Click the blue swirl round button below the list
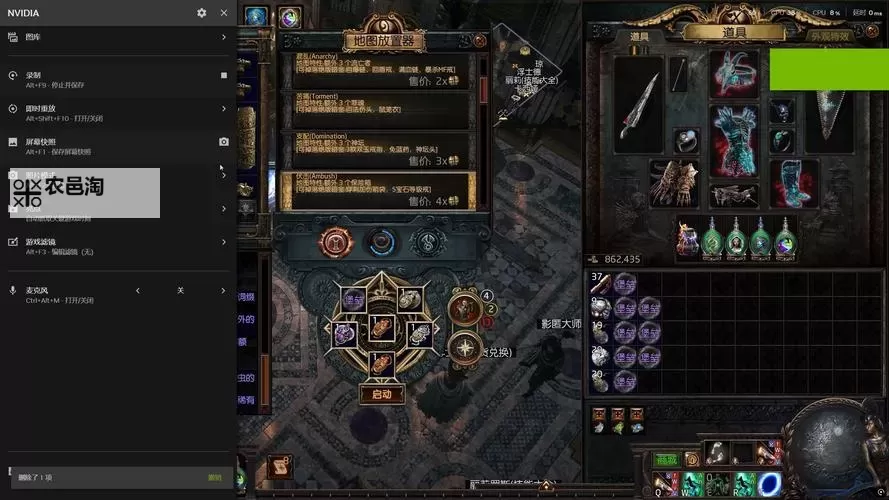Image resolution: width=889 pixels, height=500 pixels. point(381,241)
